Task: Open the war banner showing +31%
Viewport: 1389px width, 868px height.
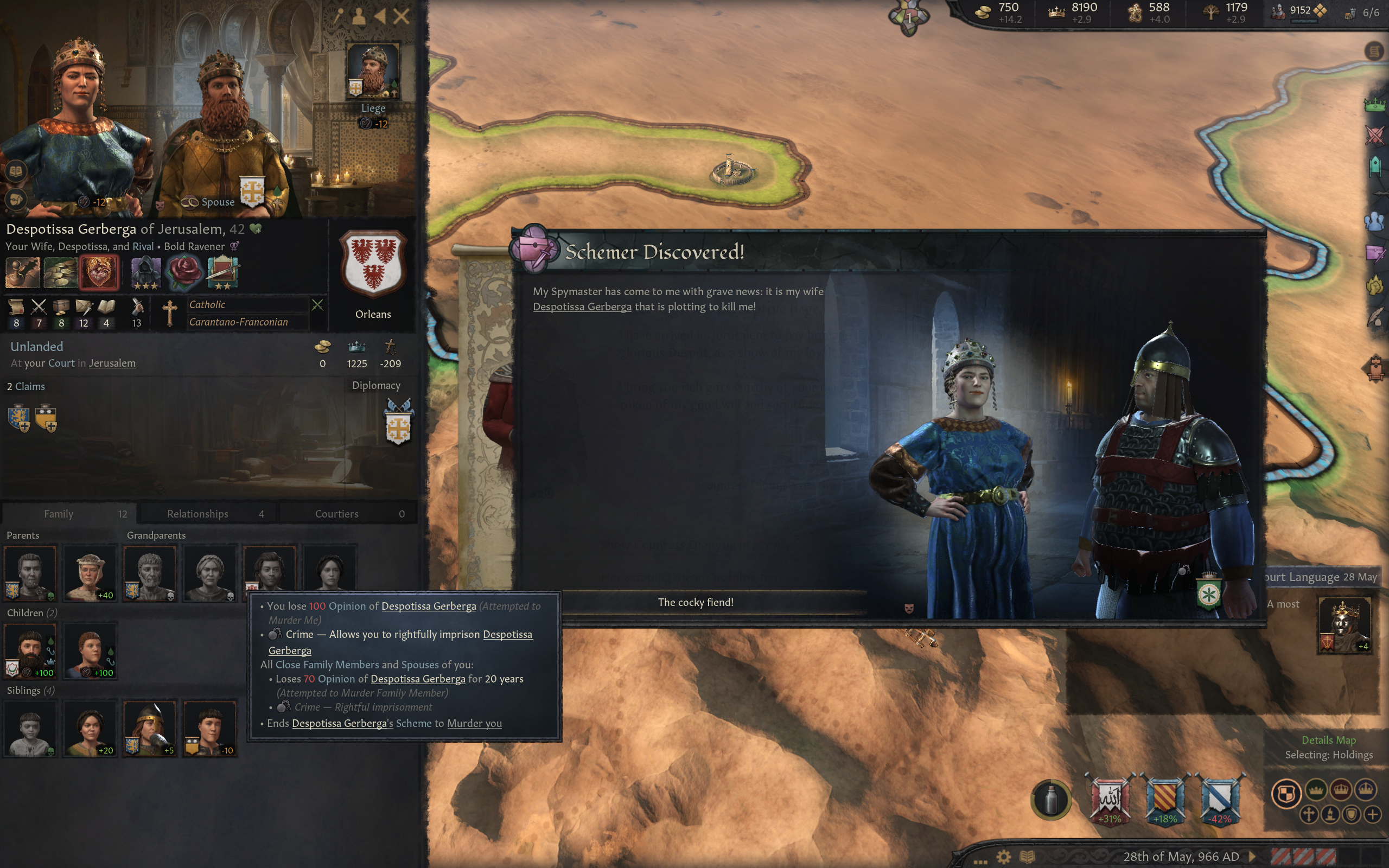Action: [1109, 798]
